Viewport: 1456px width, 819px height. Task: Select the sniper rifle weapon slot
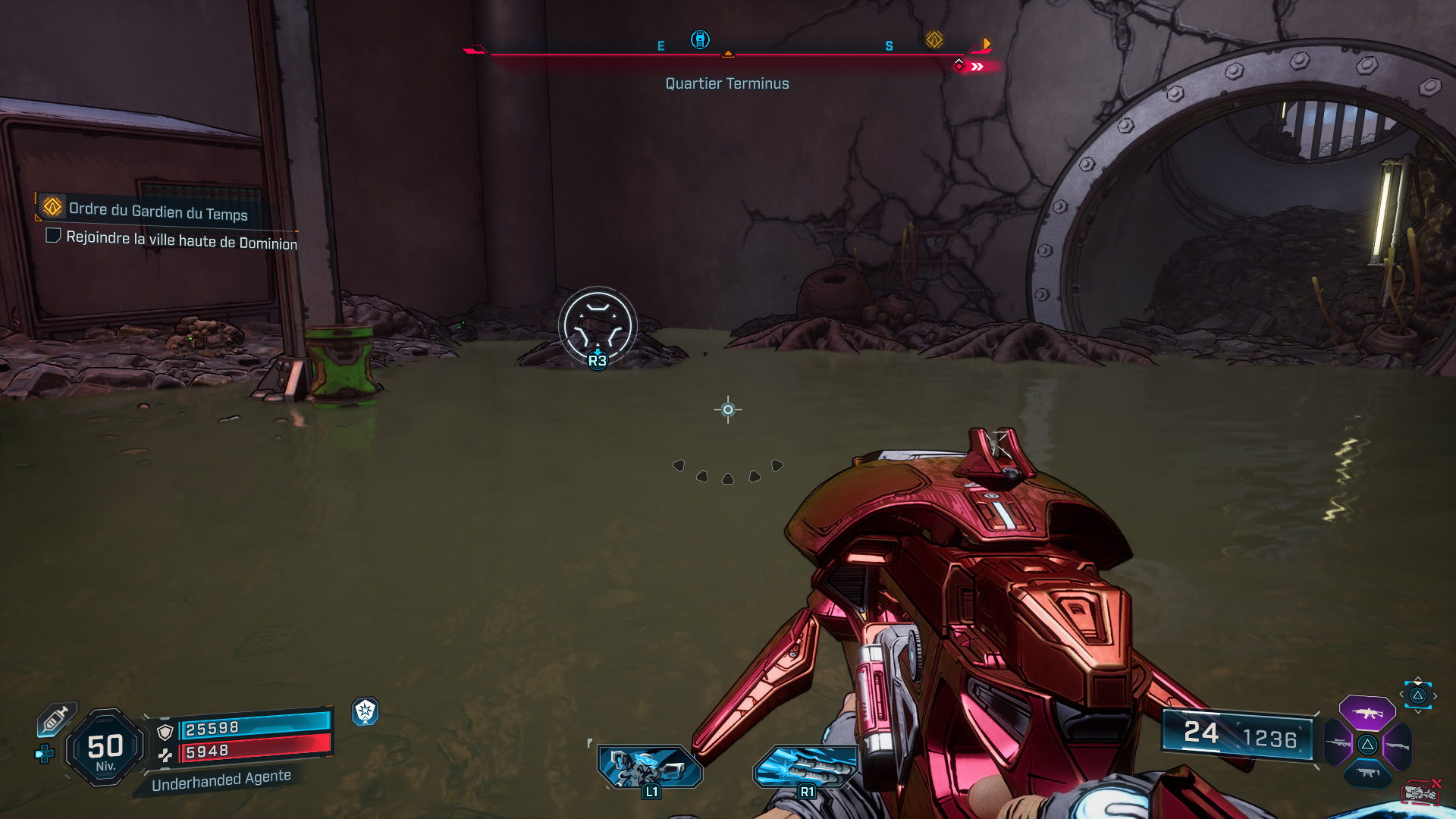[x=1337, y=742]
